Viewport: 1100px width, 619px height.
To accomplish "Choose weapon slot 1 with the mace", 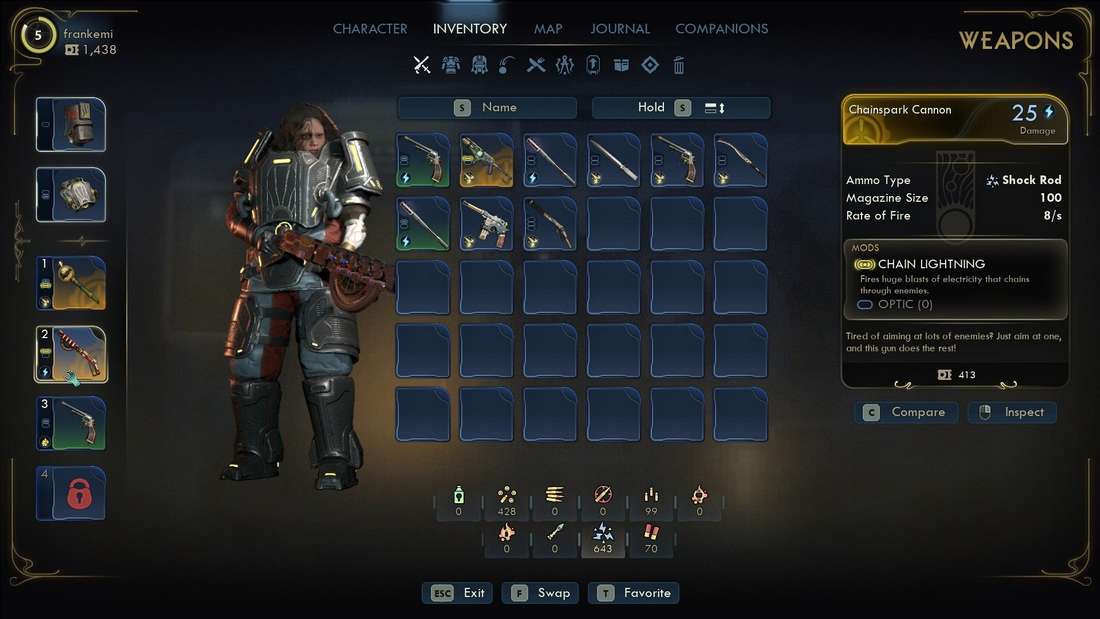I will (71, 284).
